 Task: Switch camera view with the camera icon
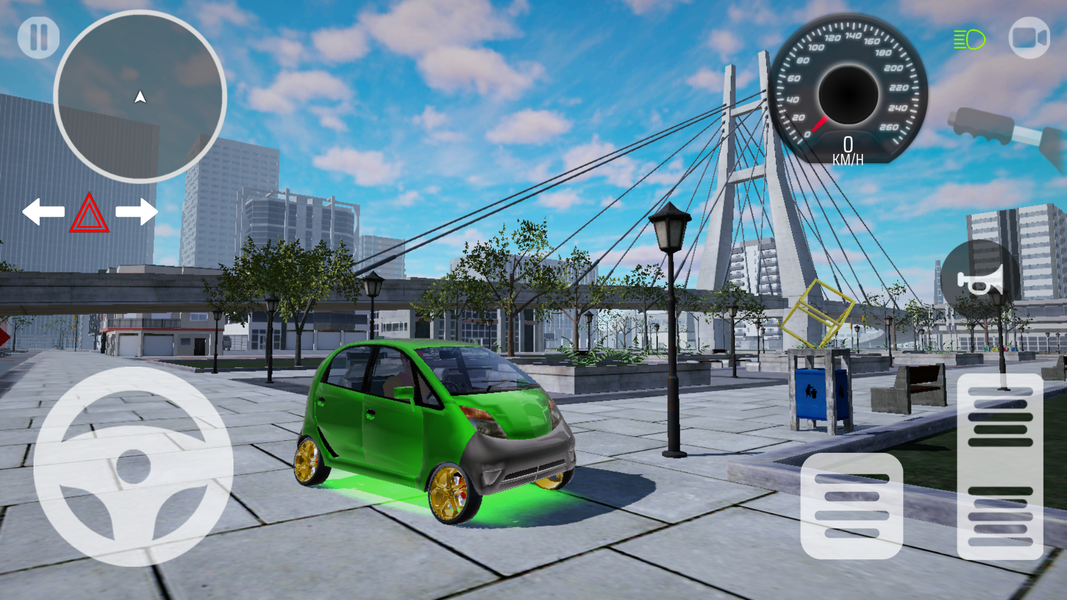(x=1029, y=39)
